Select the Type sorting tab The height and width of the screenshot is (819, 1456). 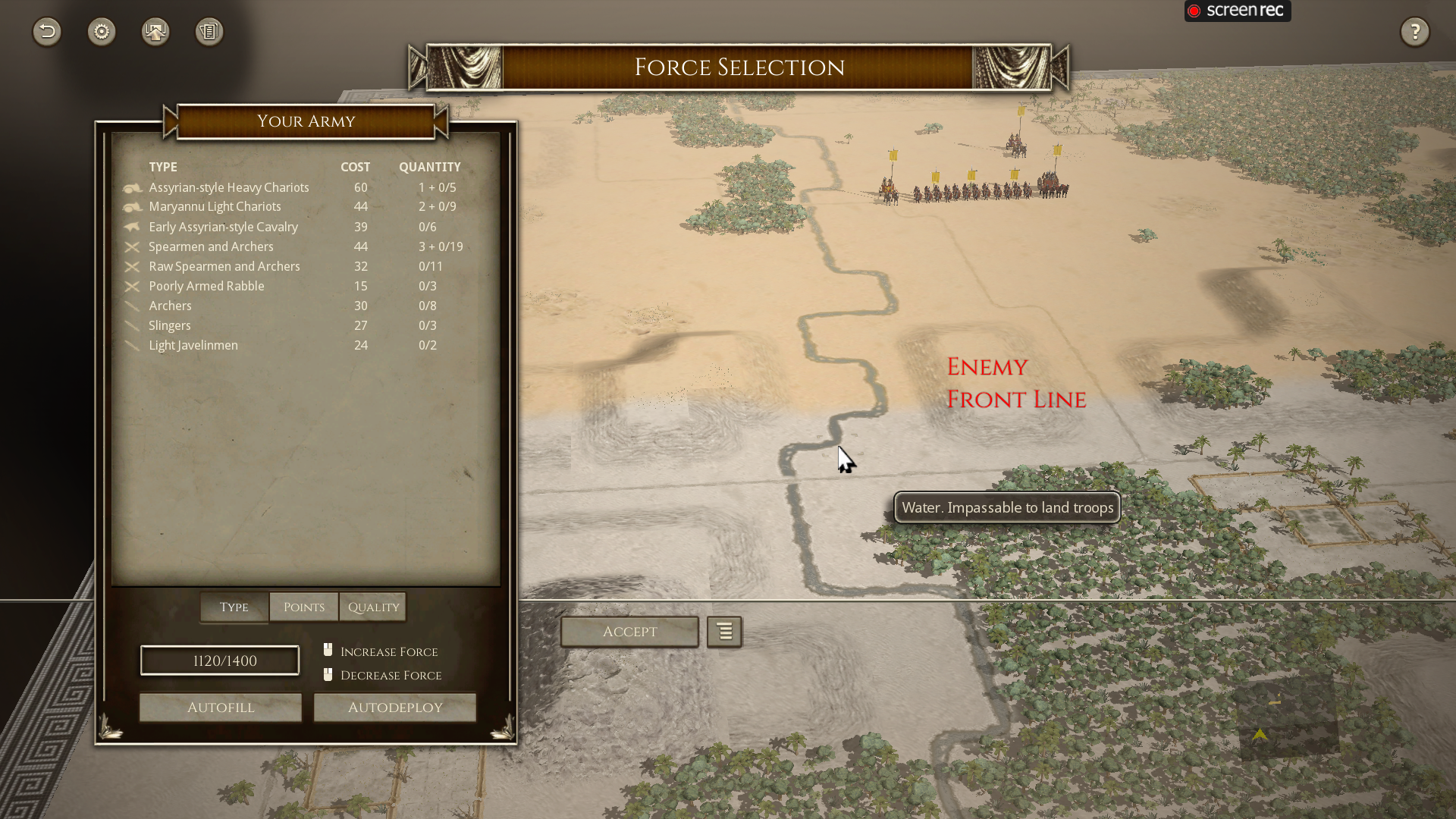(233, 607)
